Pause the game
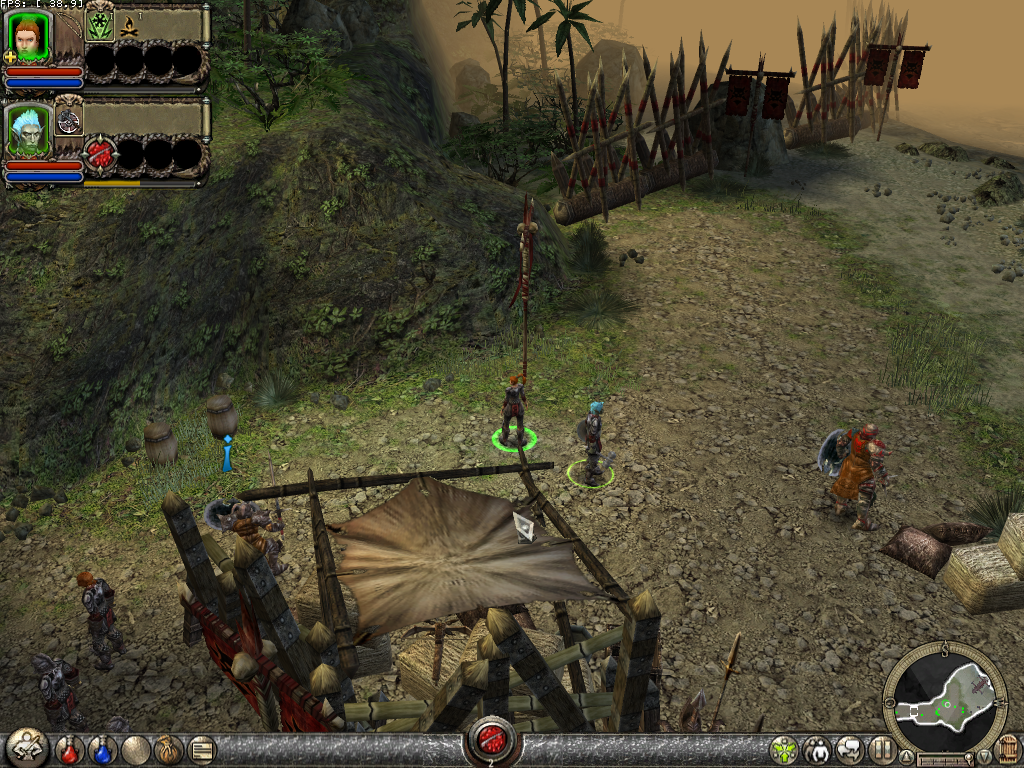This screenshot has height=768, width=1024. [882, 749]
